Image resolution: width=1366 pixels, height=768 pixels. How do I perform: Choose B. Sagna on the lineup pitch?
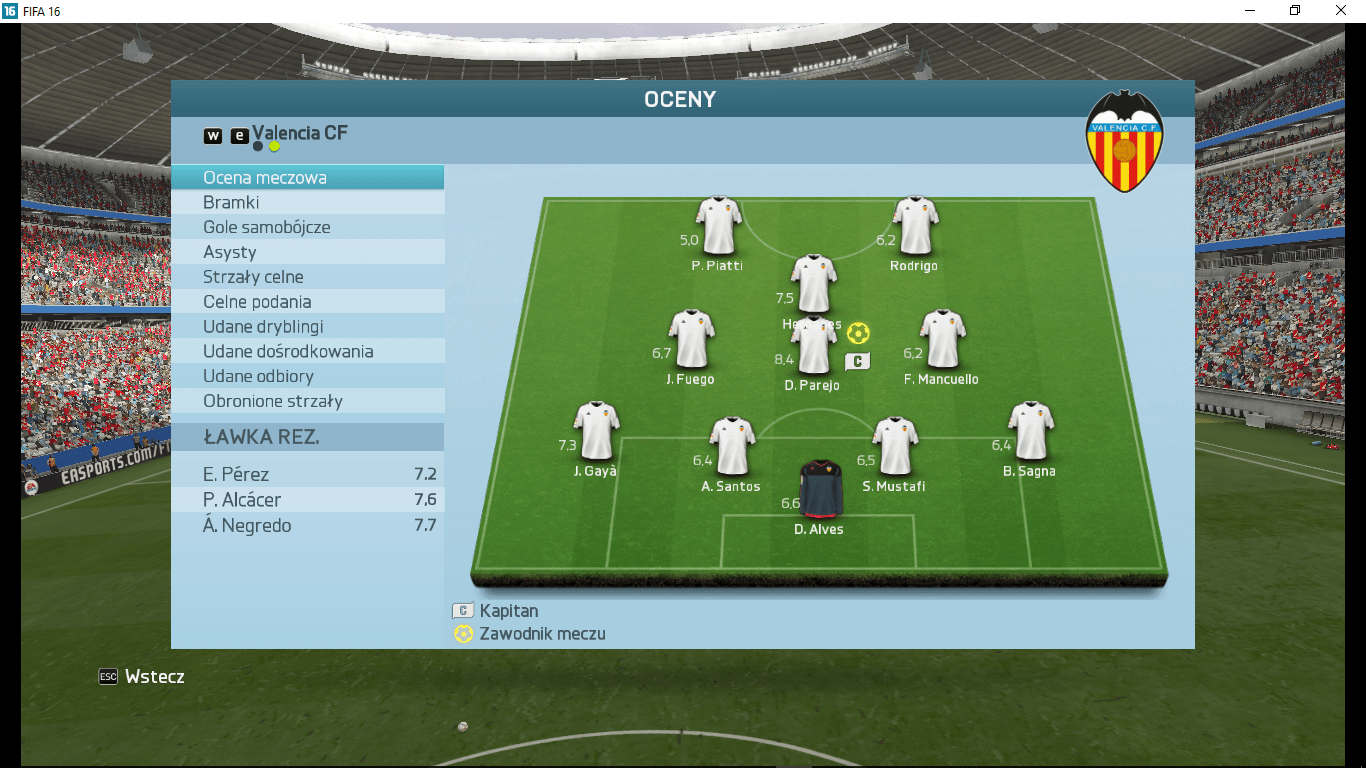(x=1031, y=431)
